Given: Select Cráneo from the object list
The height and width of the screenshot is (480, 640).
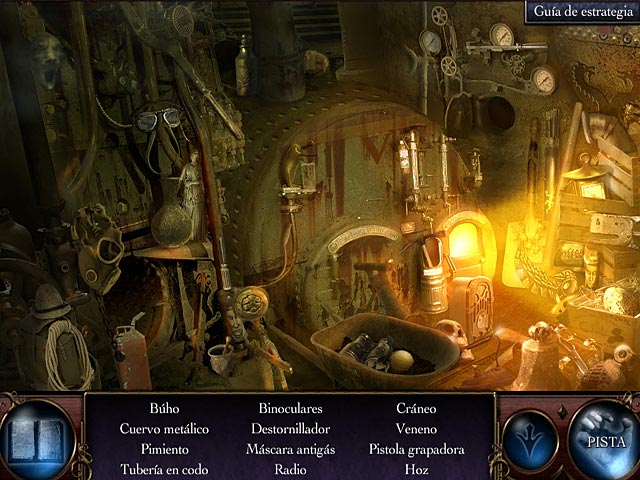Looking at the screenshot, I should (416, 409).
